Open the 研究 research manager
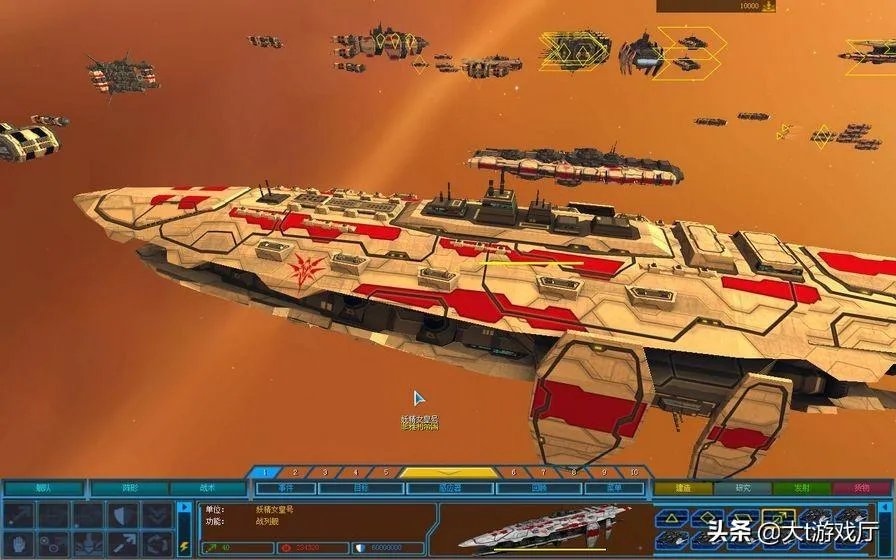 743,488
